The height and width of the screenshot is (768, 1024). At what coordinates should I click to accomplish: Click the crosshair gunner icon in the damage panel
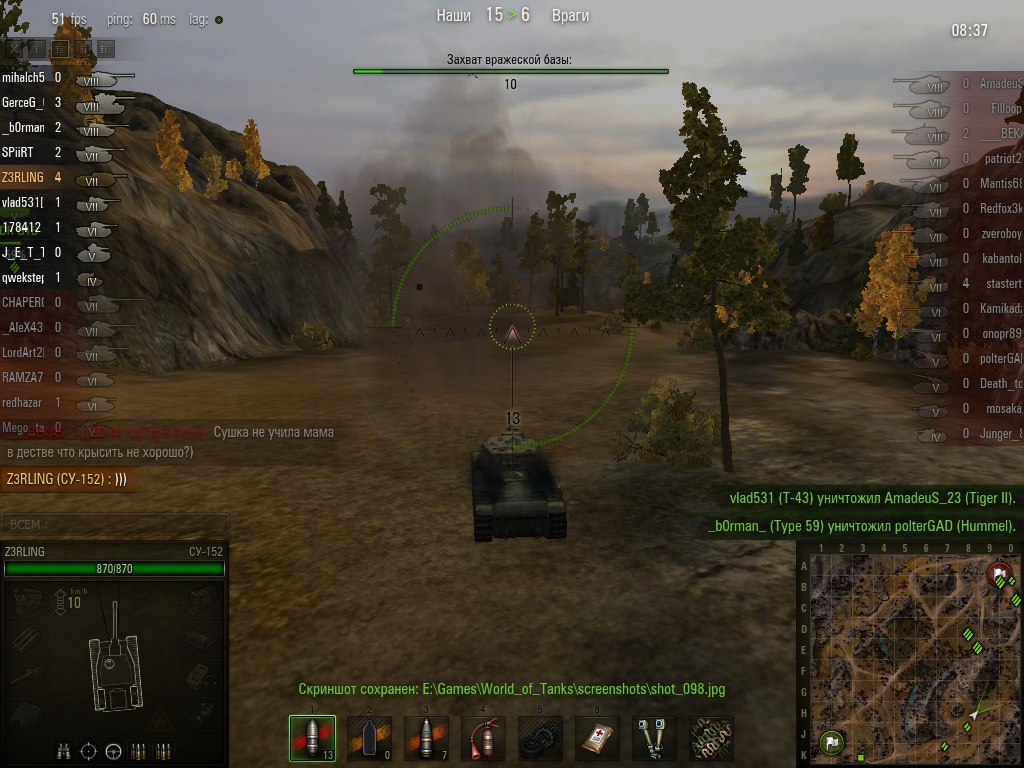coord(88,750)
